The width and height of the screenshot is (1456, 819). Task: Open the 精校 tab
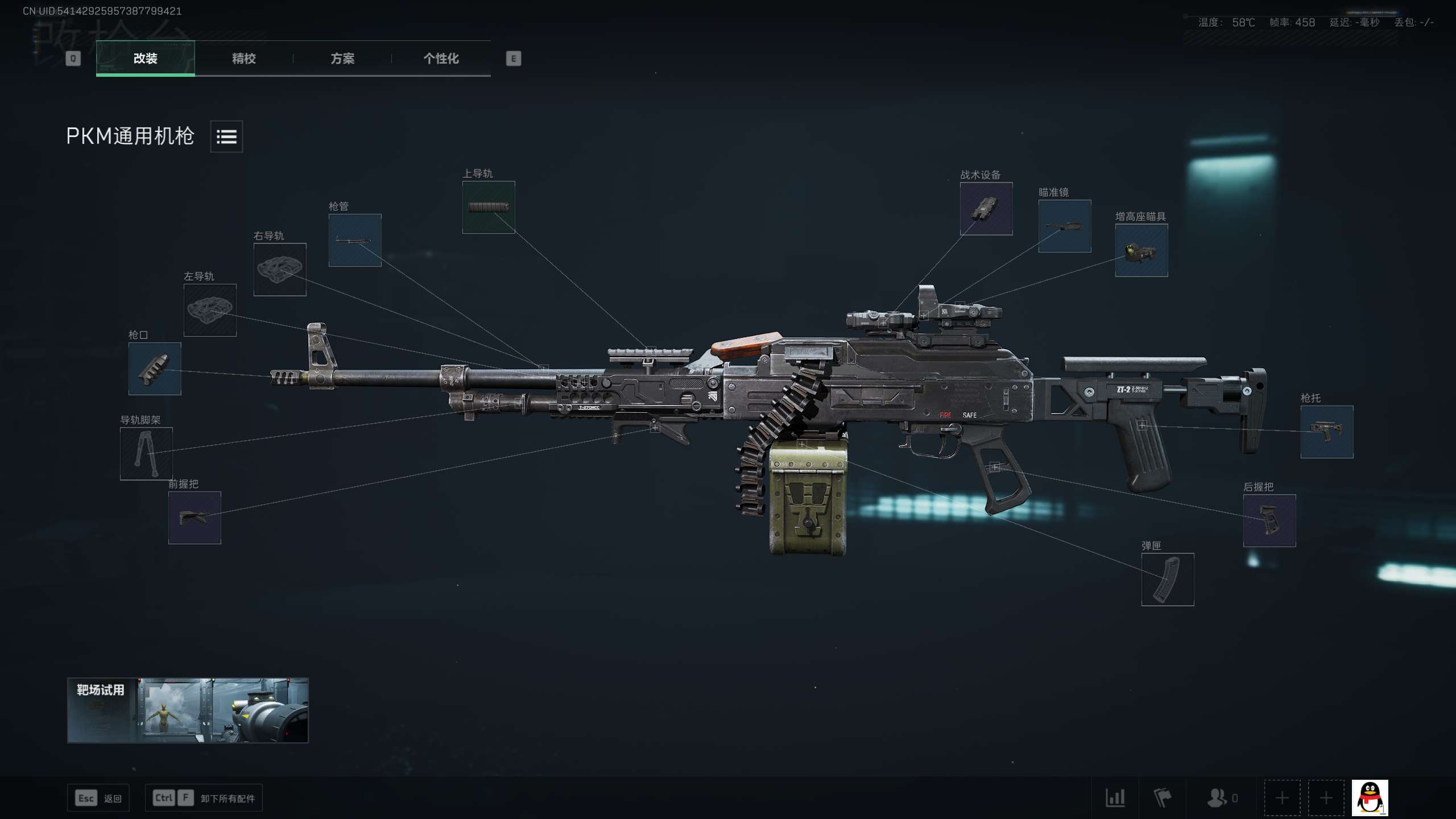click(x=243, y=58)
